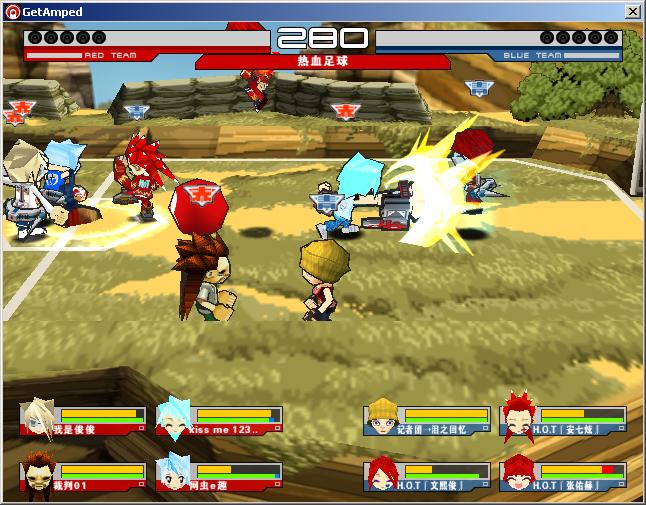The image size is (646, 505).
Task: Close the GetAmped window
Action: pos(633,11)
